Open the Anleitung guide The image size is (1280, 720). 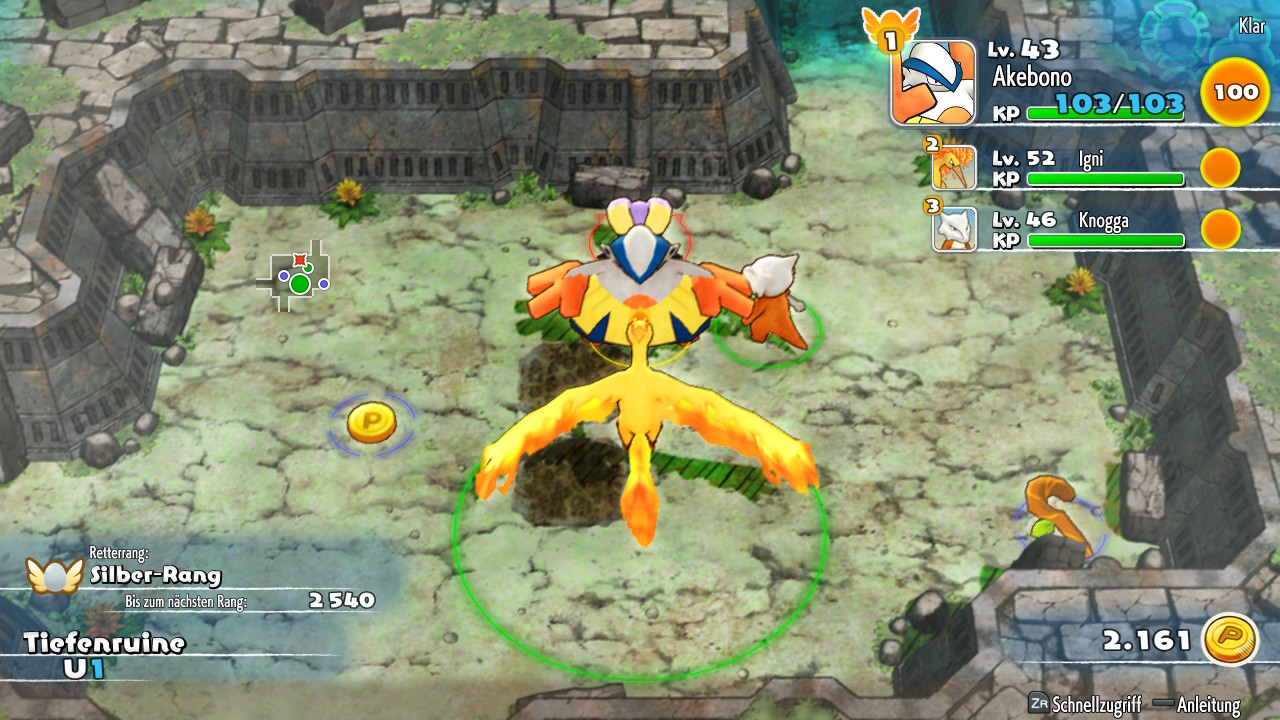(1197, 705)
